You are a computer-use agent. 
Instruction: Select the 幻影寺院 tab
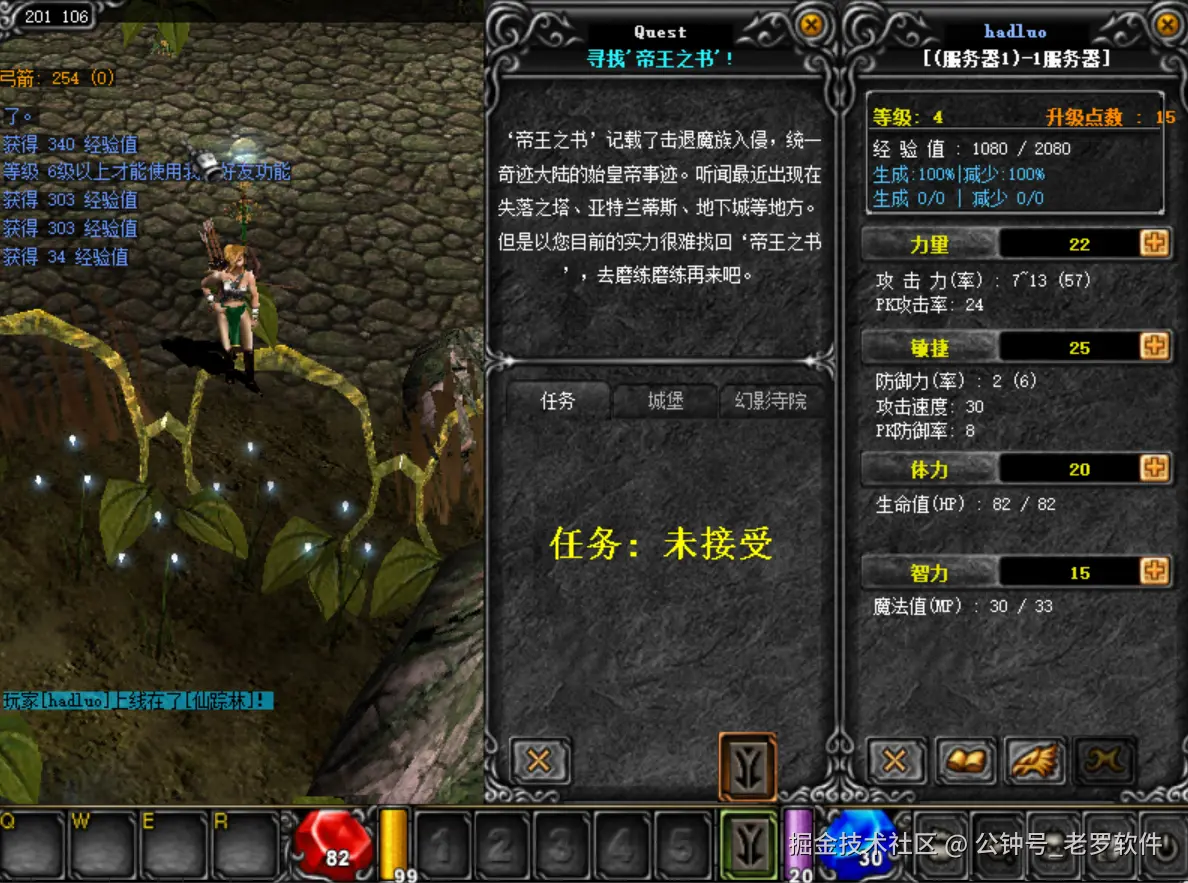click(x=771, y=401)
